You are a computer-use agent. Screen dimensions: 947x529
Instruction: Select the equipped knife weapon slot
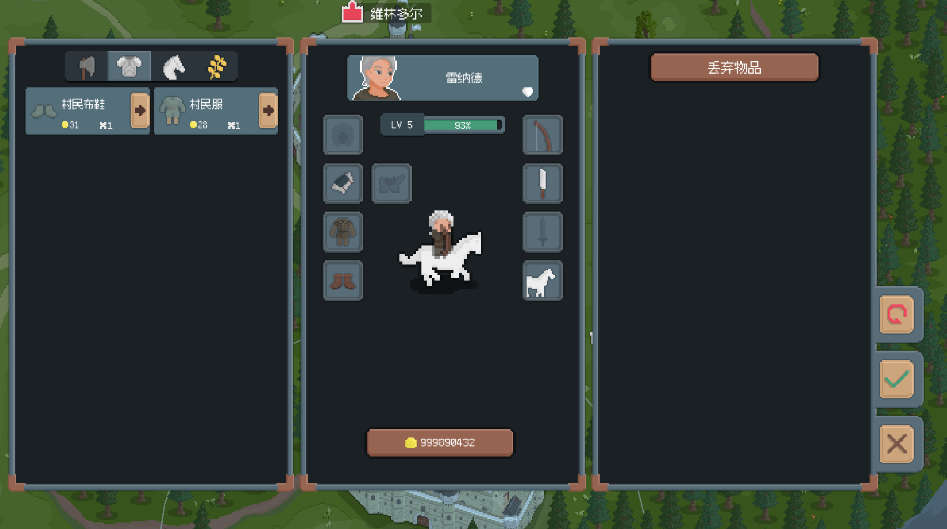pos(542,184)
